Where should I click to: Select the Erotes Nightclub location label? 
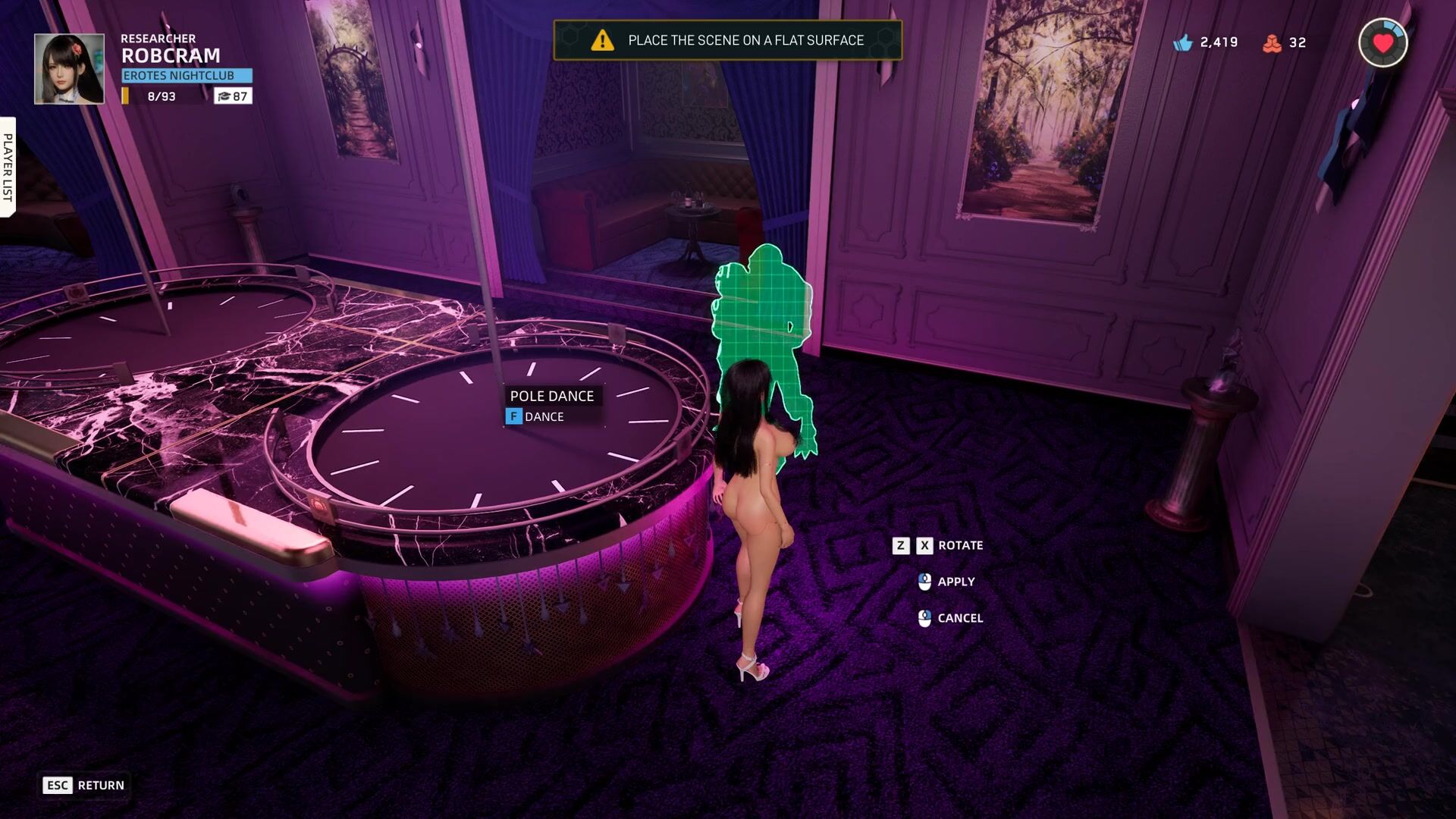click(x=187, y=76)
